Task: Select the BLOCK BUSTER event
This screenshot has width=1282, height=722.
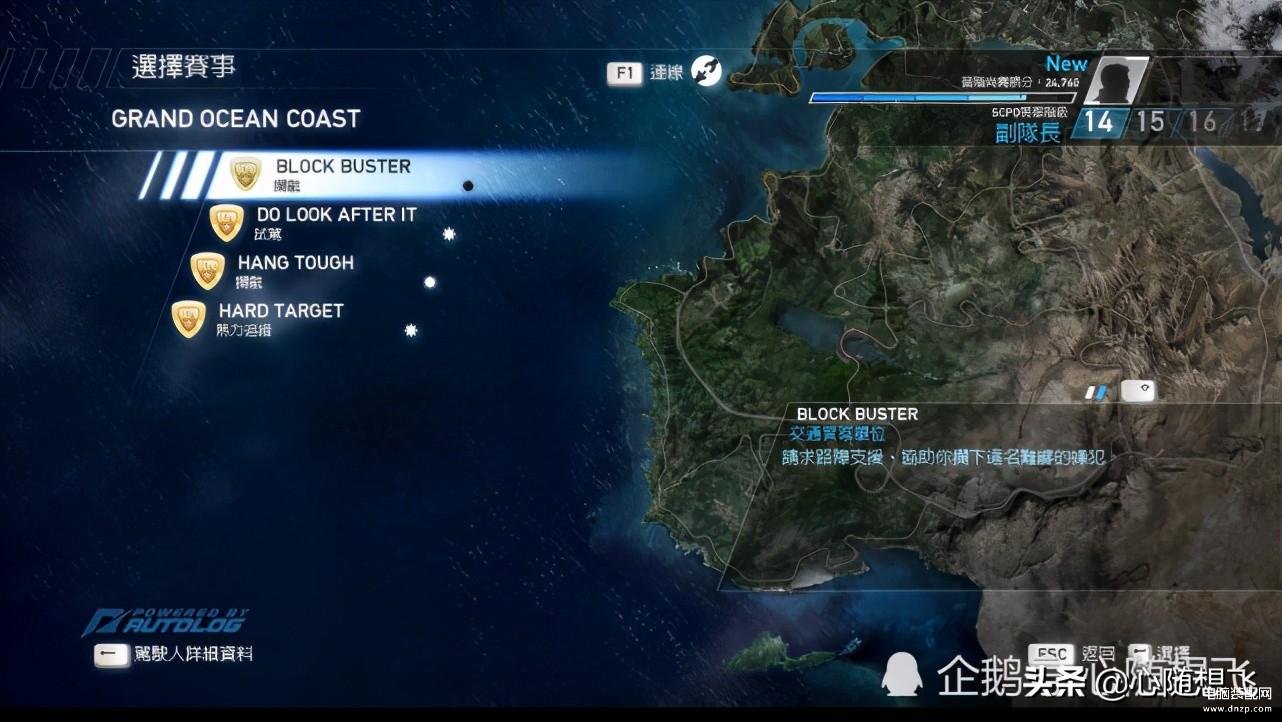Action: coord(343,173)
